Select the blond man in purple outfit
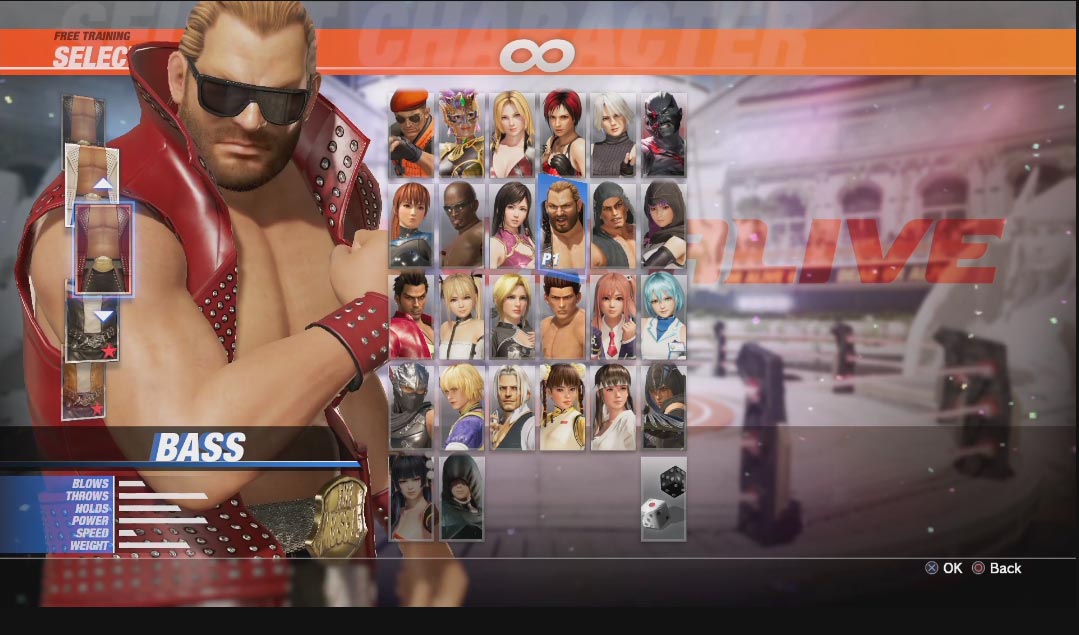Image resolution: width=1079 pixels, height=635 pixels. pos(462,405)
